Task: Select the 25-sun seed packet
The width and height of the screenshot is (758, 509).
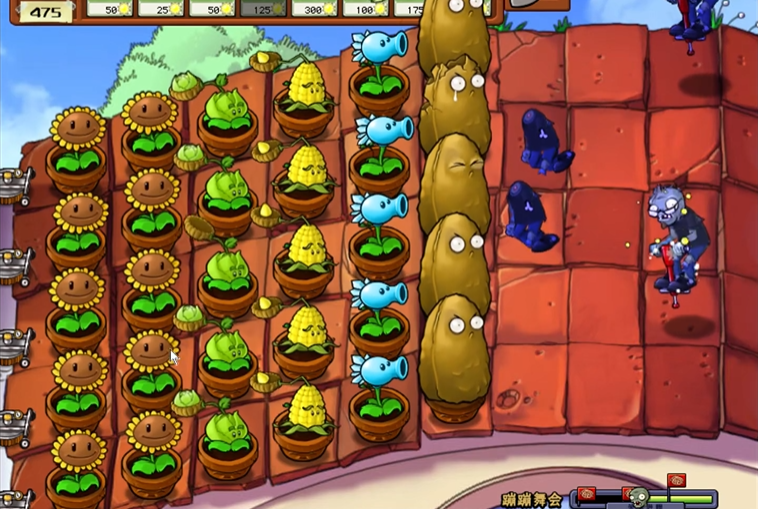Action: (x=162, y=8)
